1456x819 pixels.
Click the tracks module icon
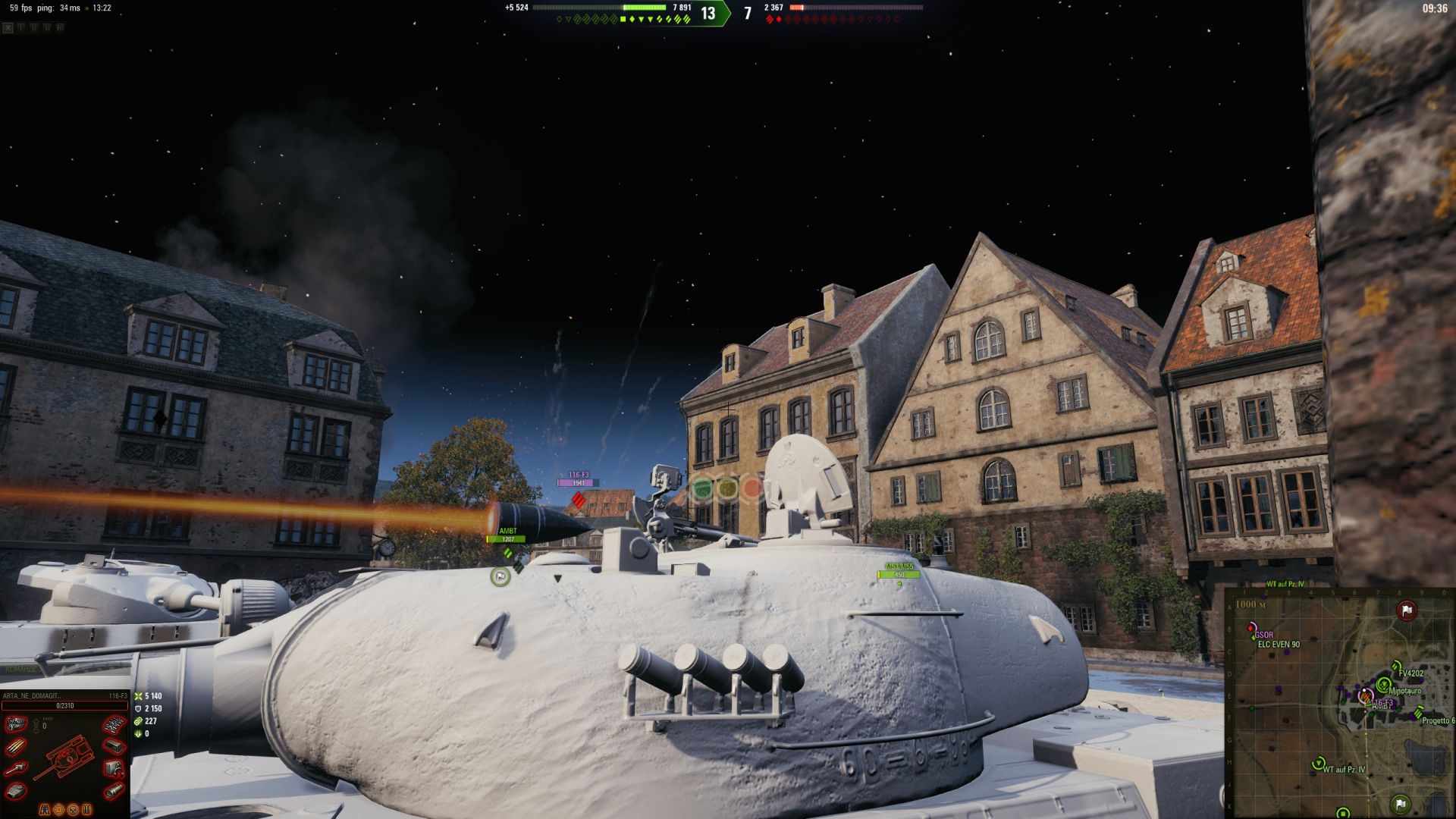coord(115,725)
